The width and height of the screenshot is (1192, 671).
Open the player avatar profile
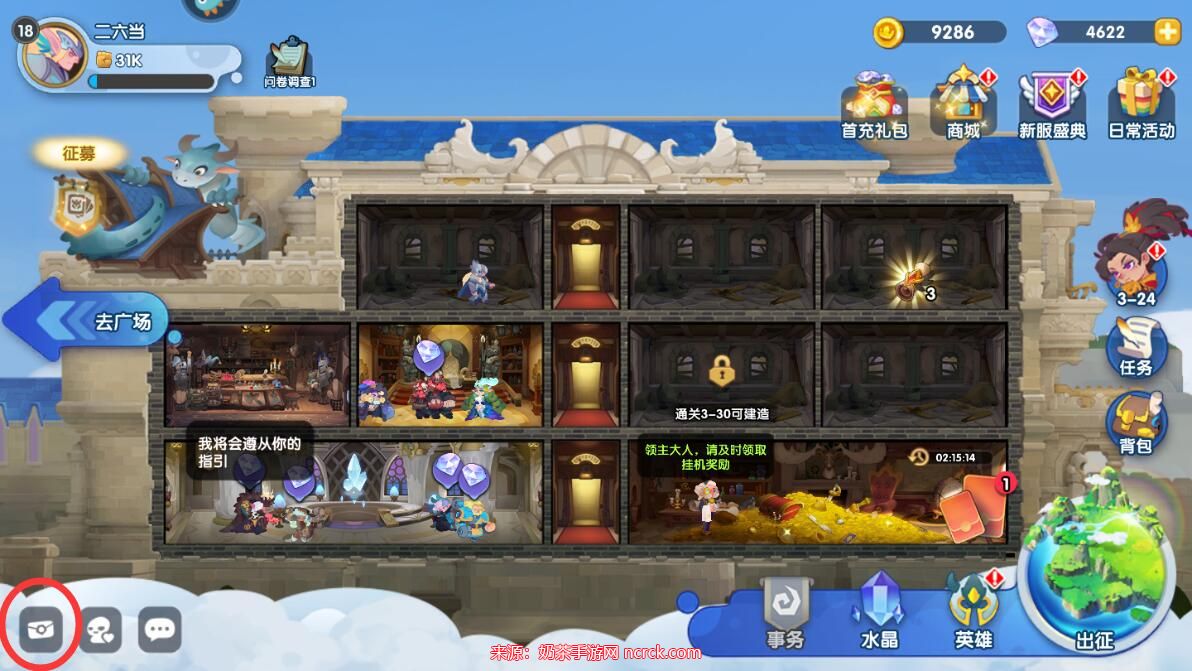(x=52, y=54)
